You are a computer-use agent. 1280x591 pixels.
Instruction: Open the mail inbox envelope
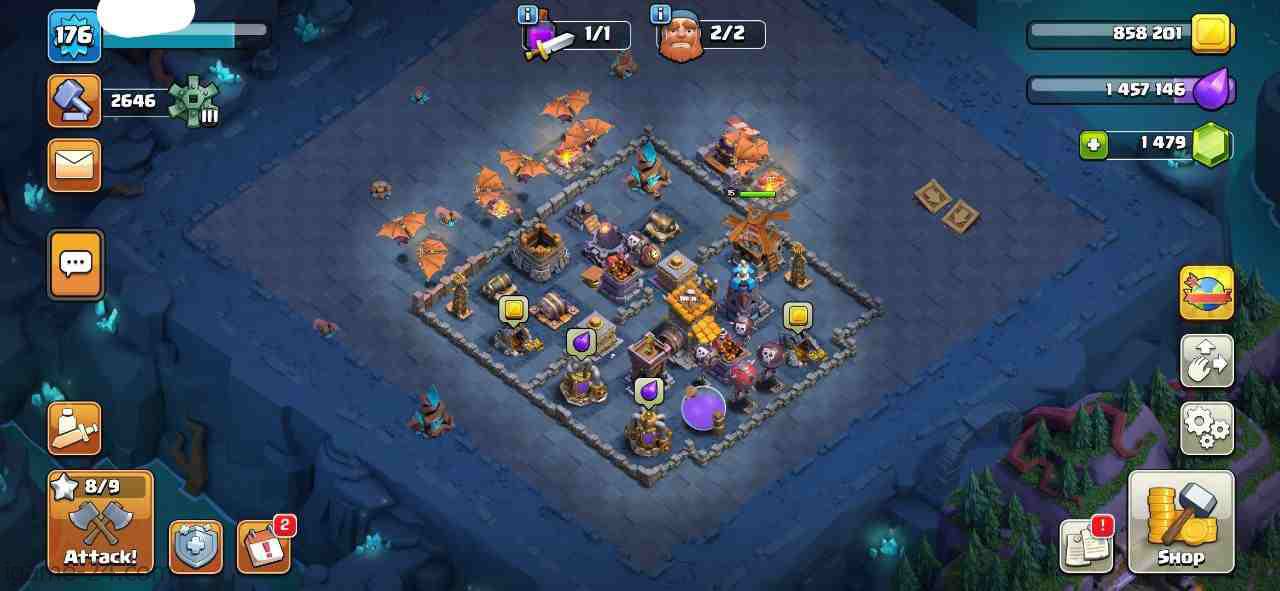coord(75,164)
